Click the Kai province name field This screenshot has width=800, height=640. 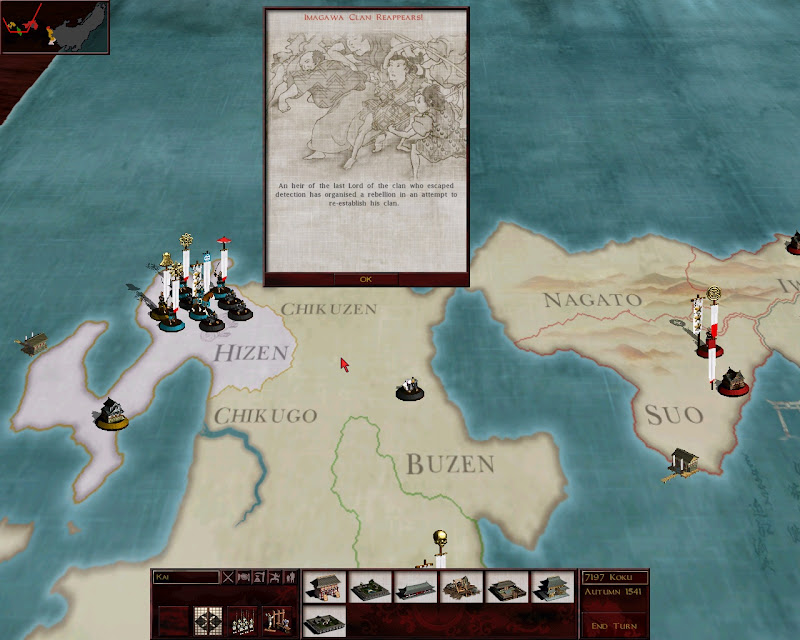(x=186, y=577)
